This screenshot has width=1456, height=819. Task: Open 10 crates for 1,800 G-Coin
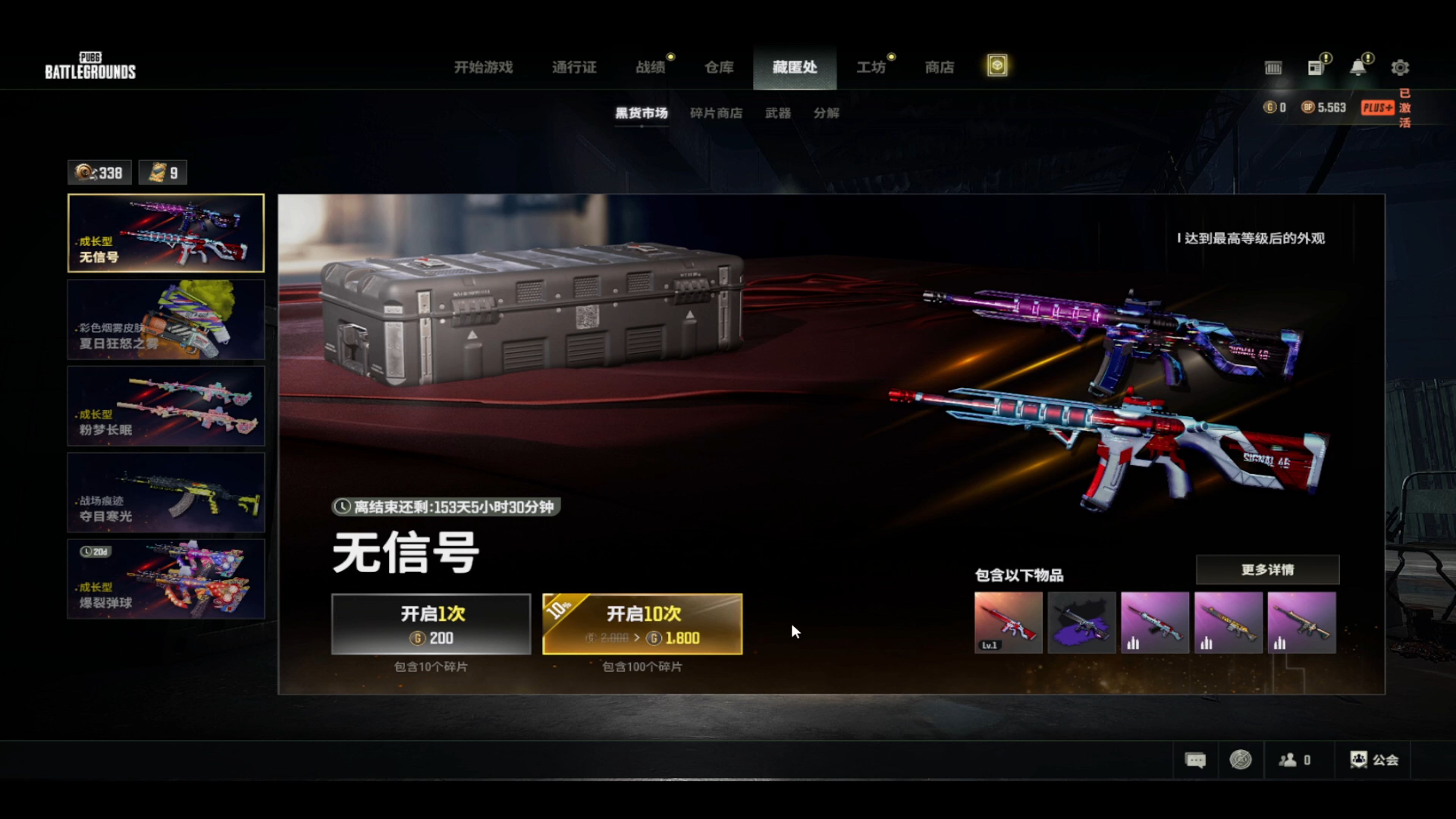point(642,624)
